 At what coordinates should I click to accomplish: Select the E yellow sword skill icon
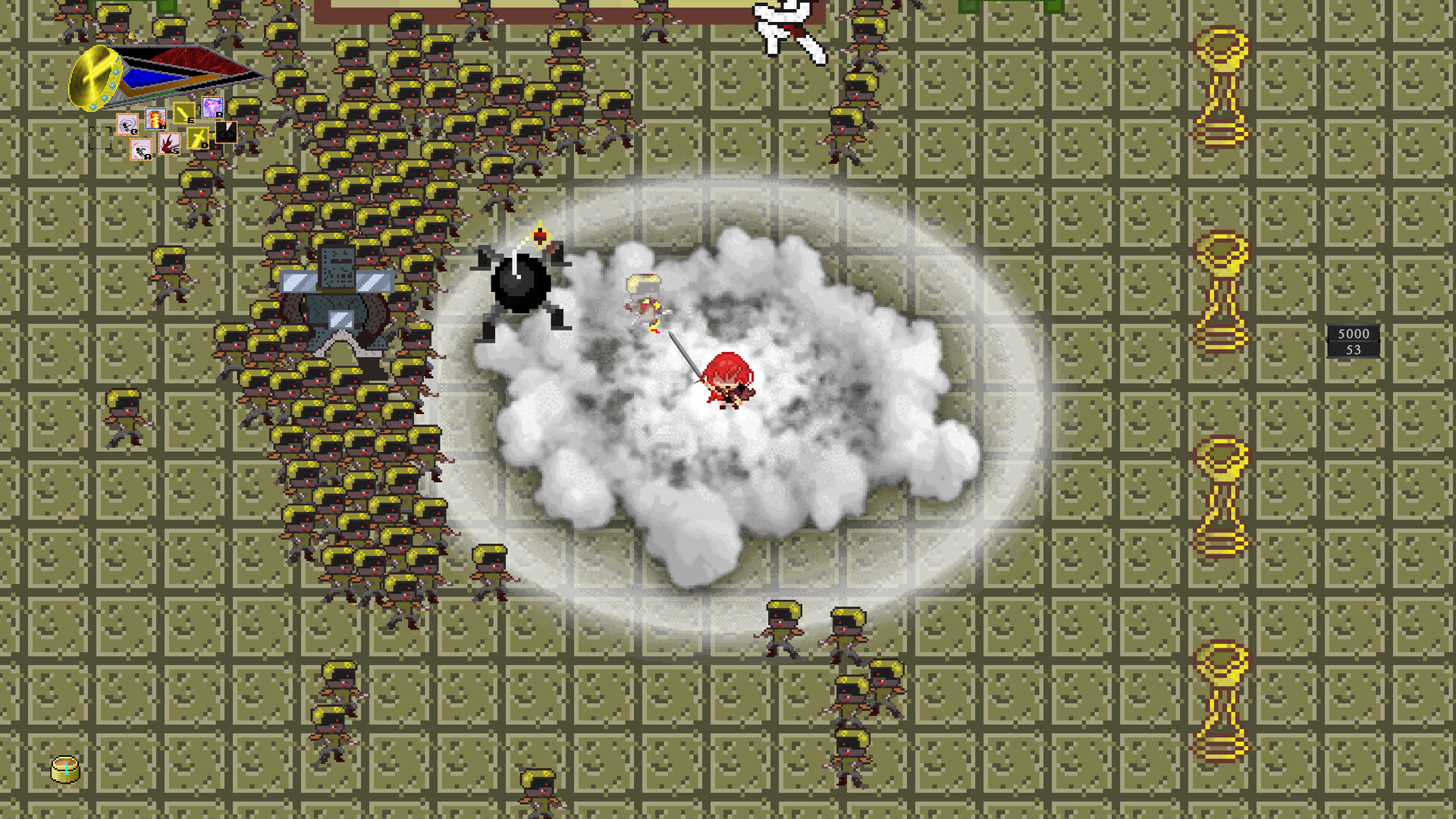[x=184, y=113]
